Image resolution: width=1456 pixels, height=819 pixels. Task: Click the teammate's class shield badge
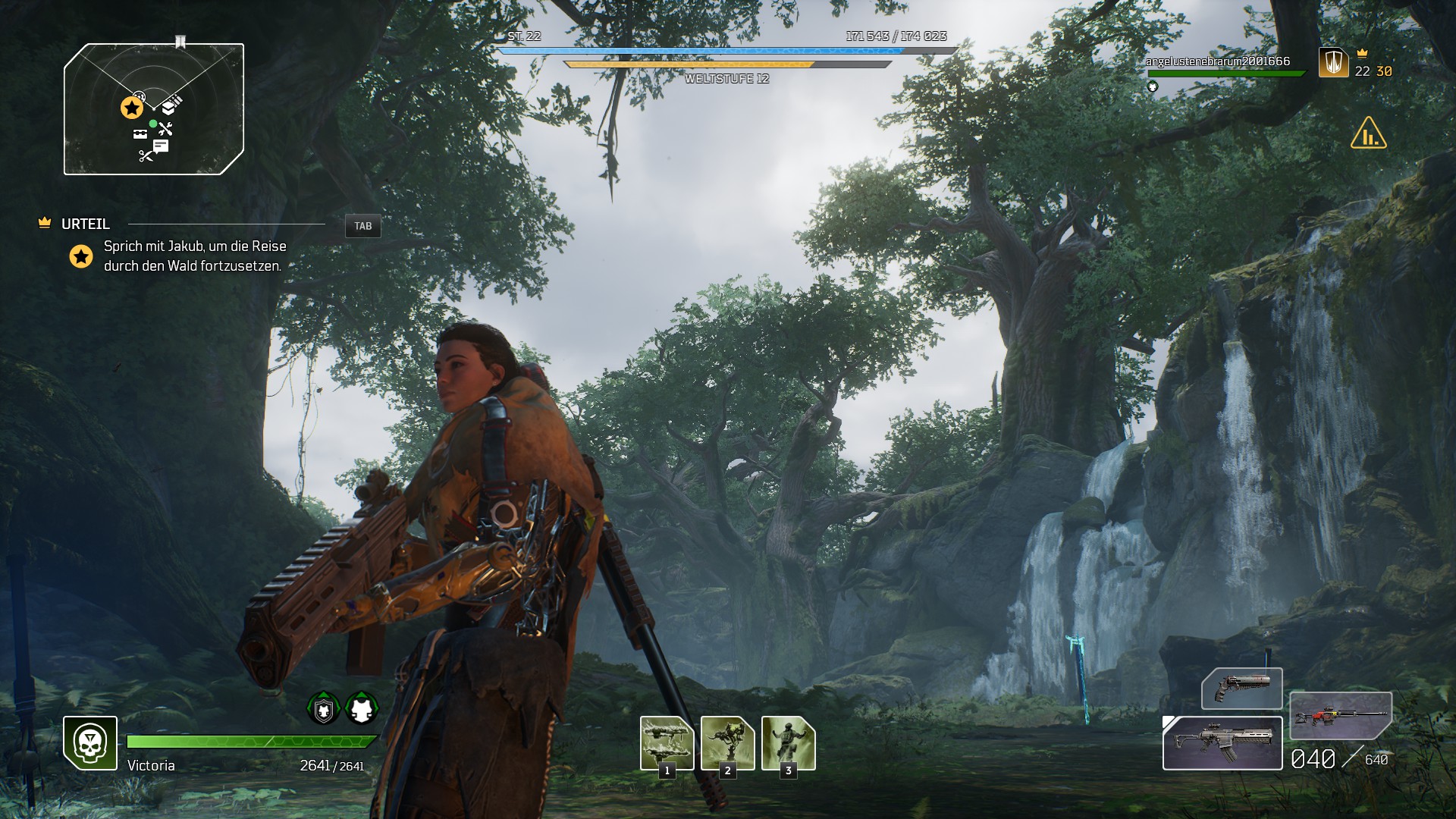(x=1333, y=62)
